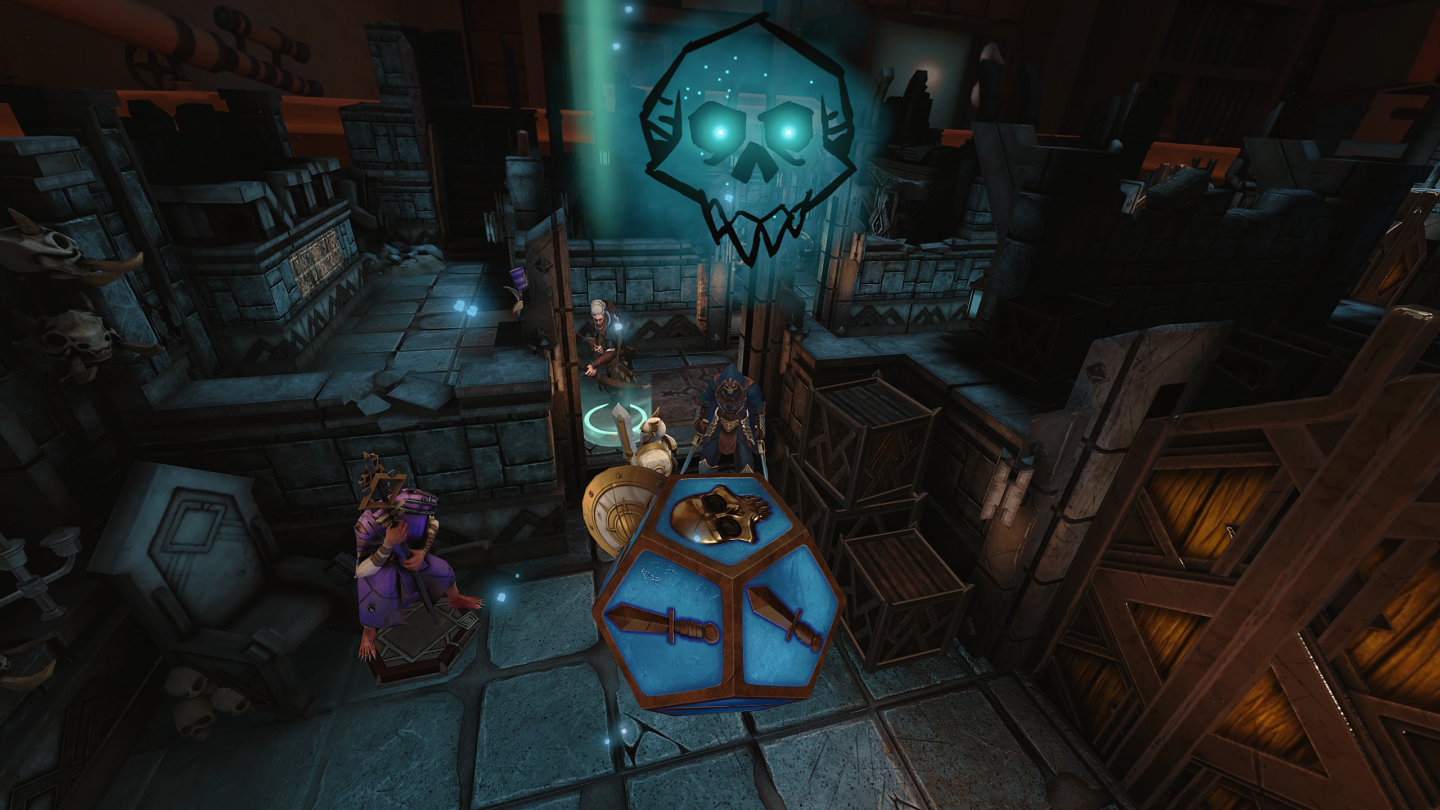Click the glowing skull hologram above the board
1440x810 pixels.
tap(750, 140)
